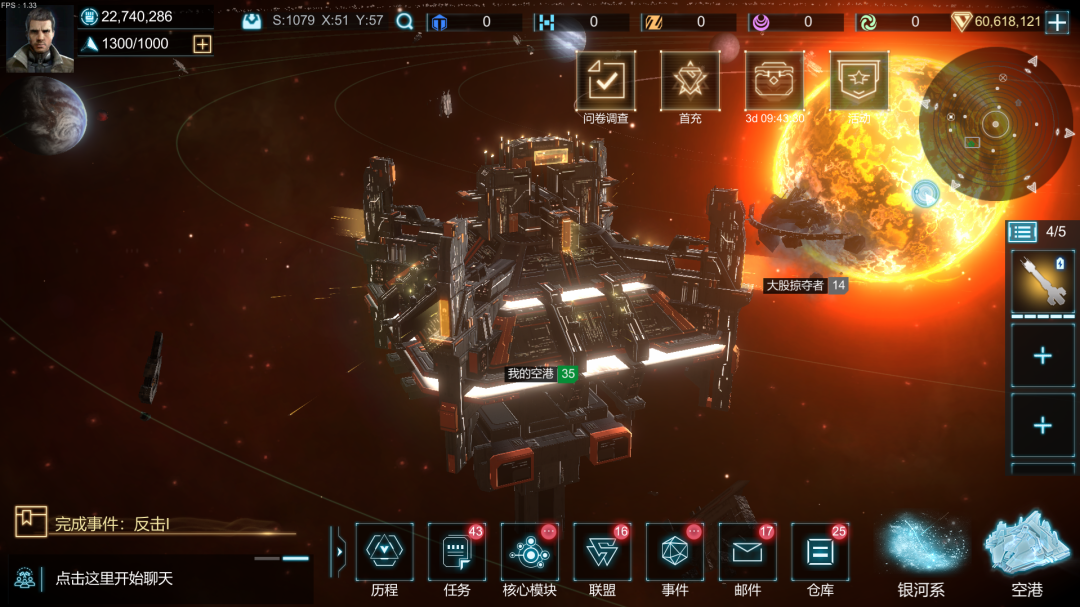
Task: Select the fleet slot with the ship
Action: pos(1042,281)
